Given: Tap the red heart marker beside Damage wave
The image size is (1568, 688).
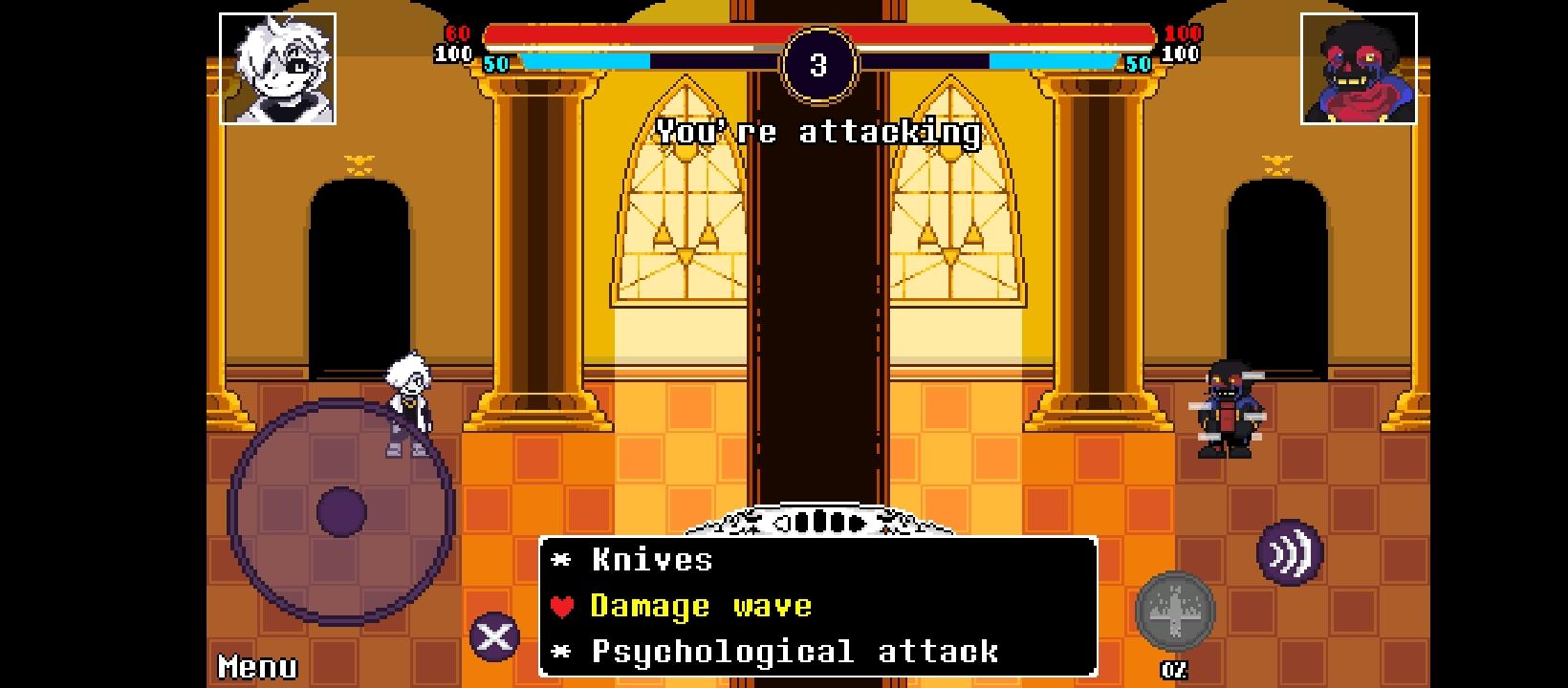Looking at the screenshot, I should click(x=563, y=606).
